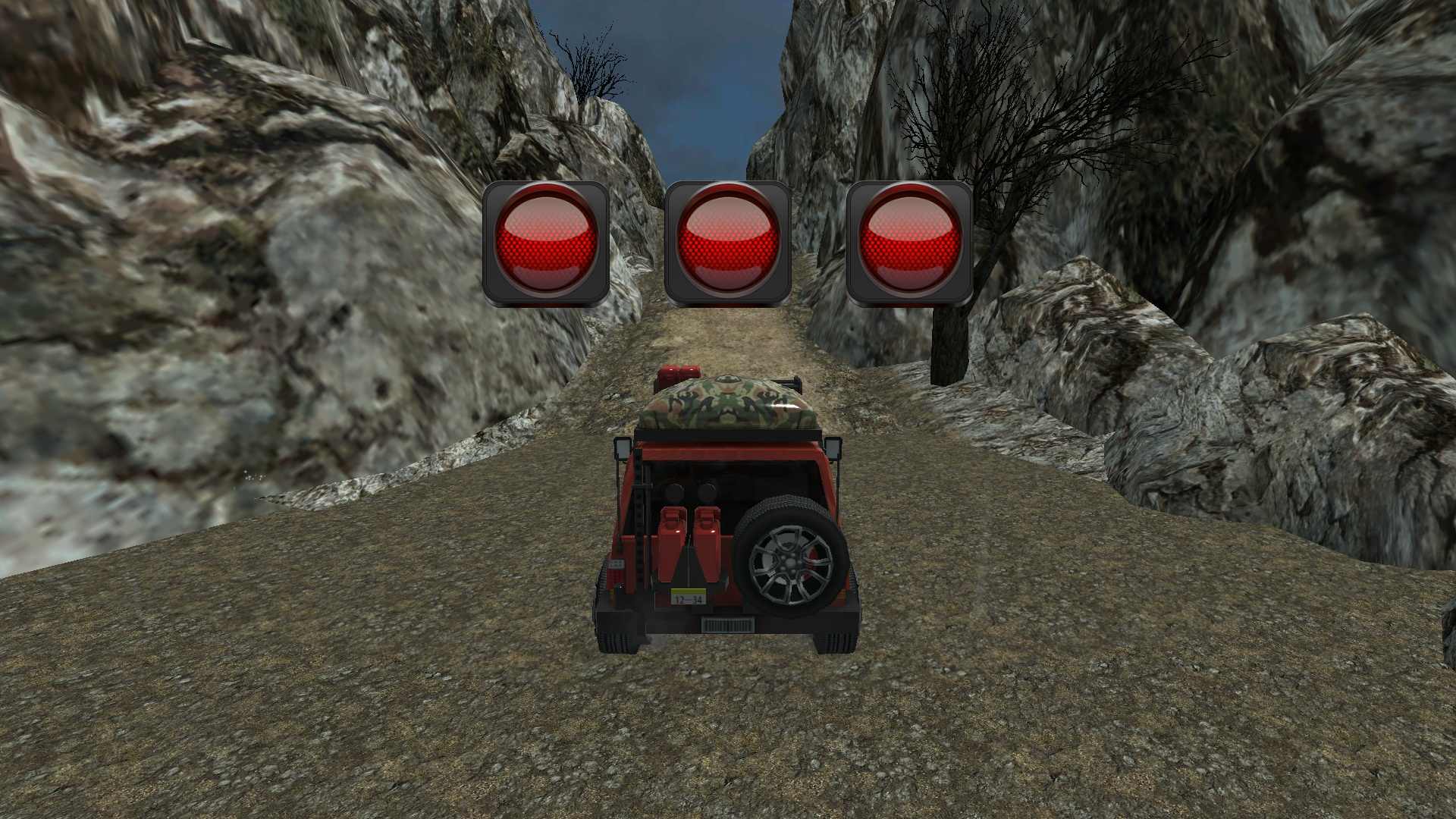Click the left red jerry can
Image resolution: width=1456 pixels, height=819 pixels.
(x=671, y=541)
